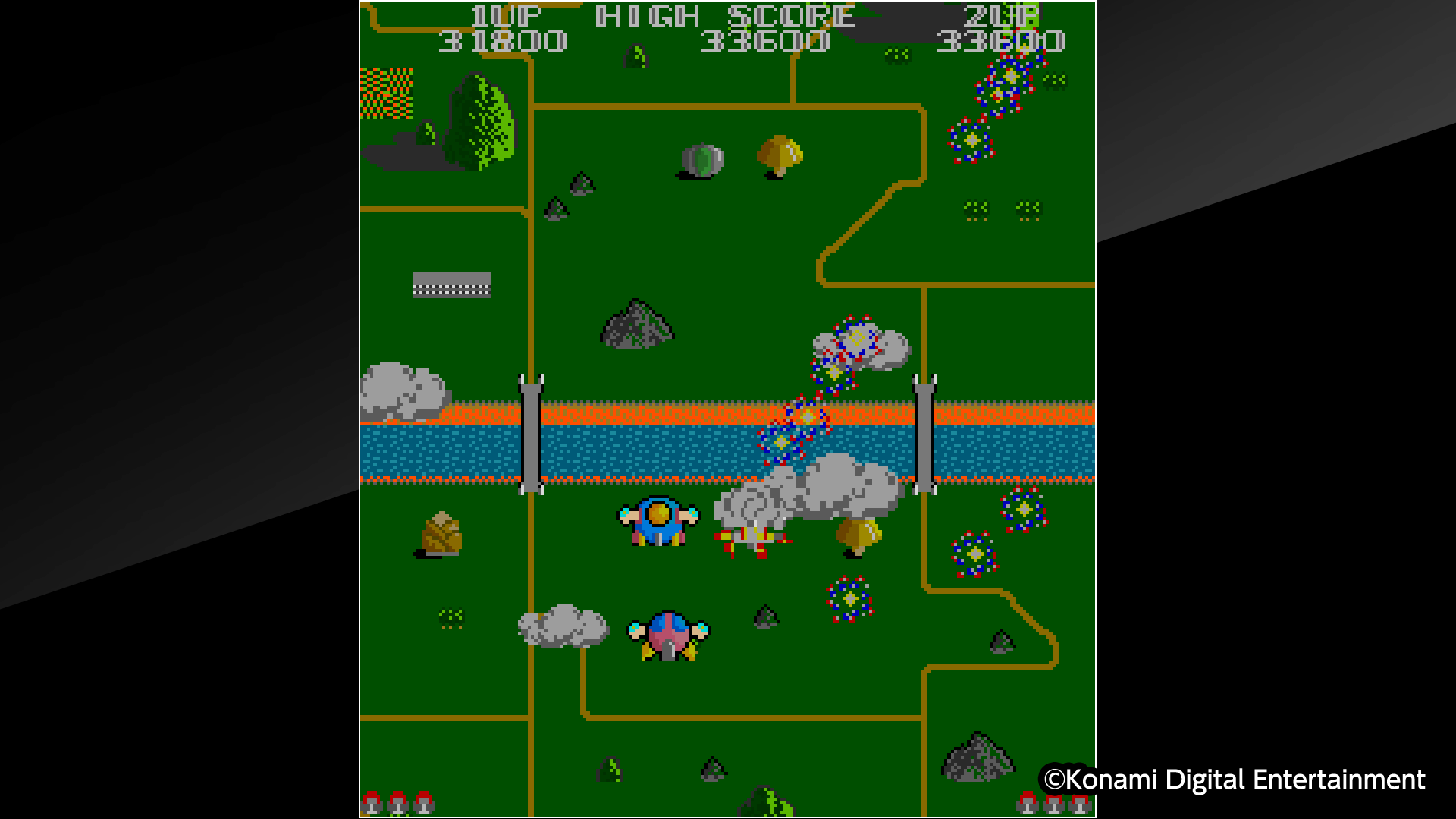Select the blue TwinBee ship sprite
The width and height of the screenshot is (1456, 819).
(657, 520)
